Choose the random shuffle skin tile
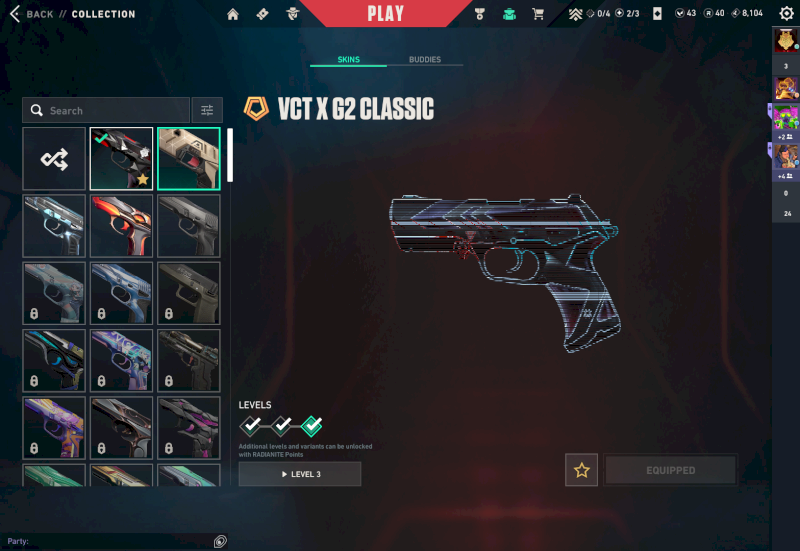 point(54,158)
